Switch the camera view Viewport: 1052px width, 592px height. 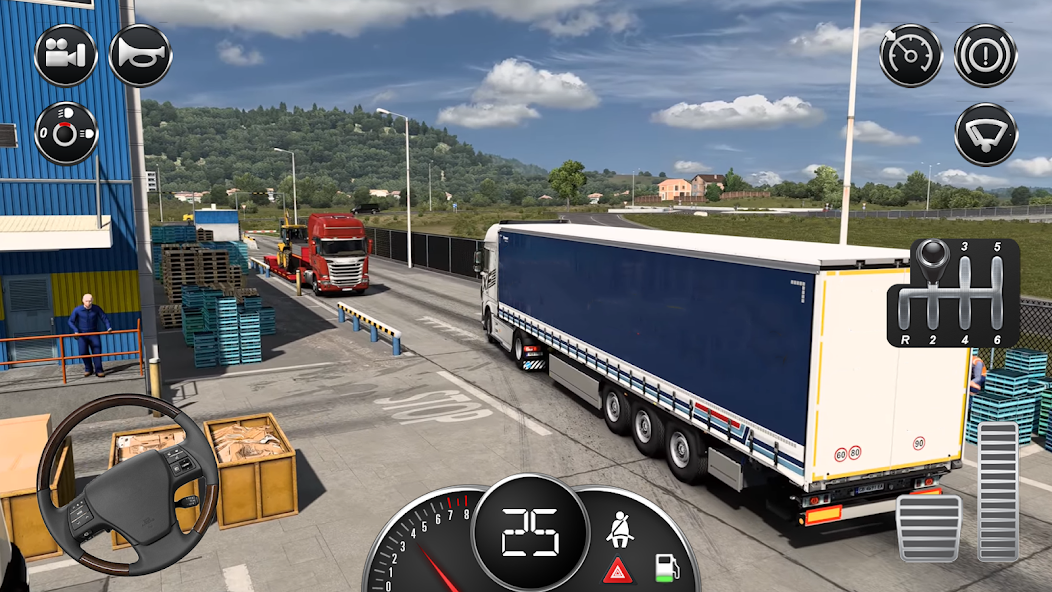65,55
